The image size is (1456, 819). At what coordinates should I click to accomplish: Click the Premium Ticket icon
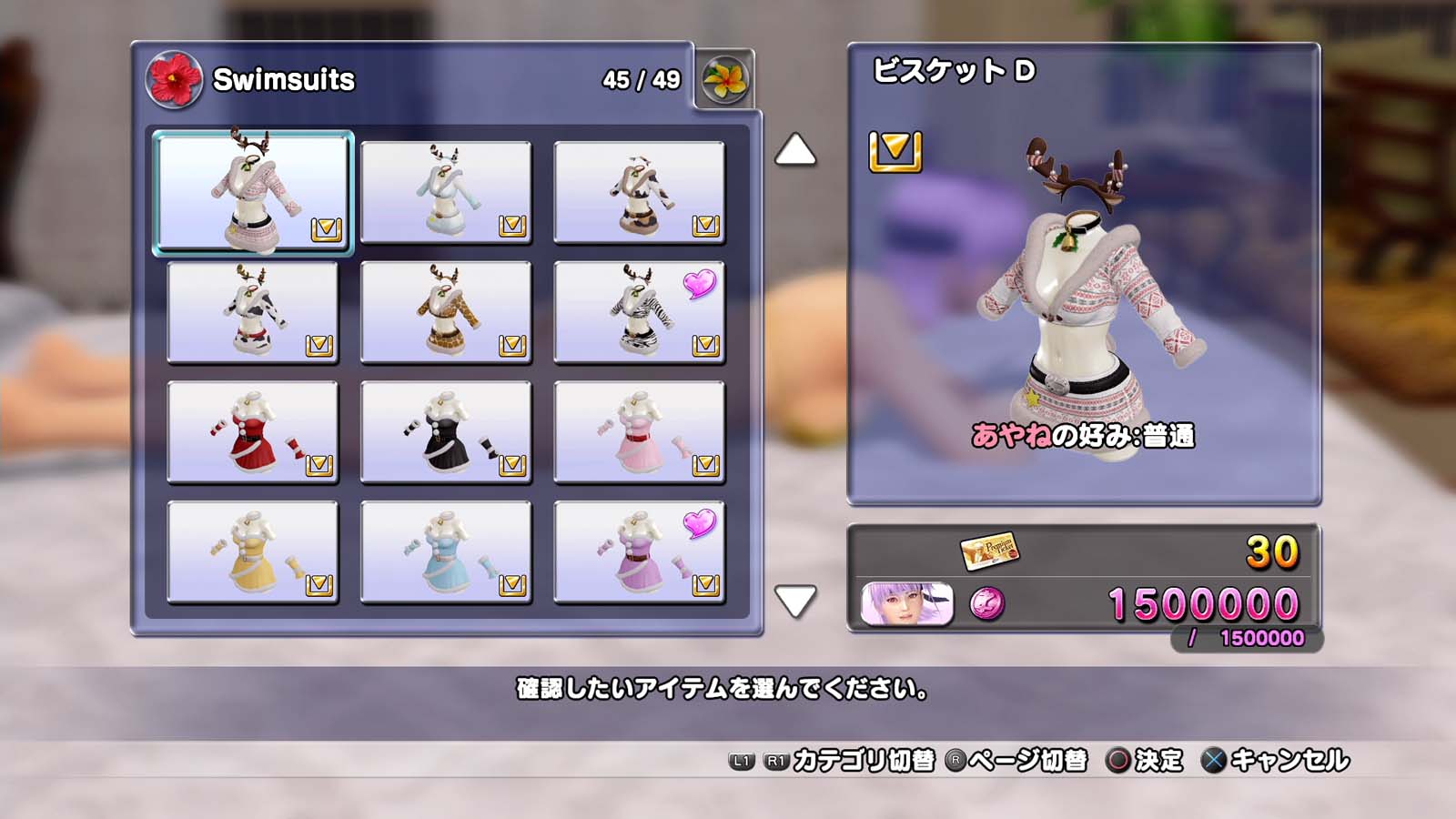989,551
